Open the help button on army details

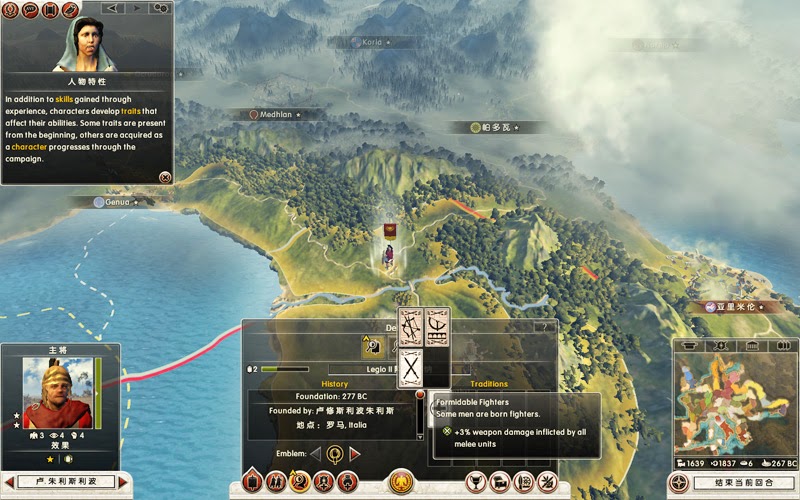tap(545, 327)
